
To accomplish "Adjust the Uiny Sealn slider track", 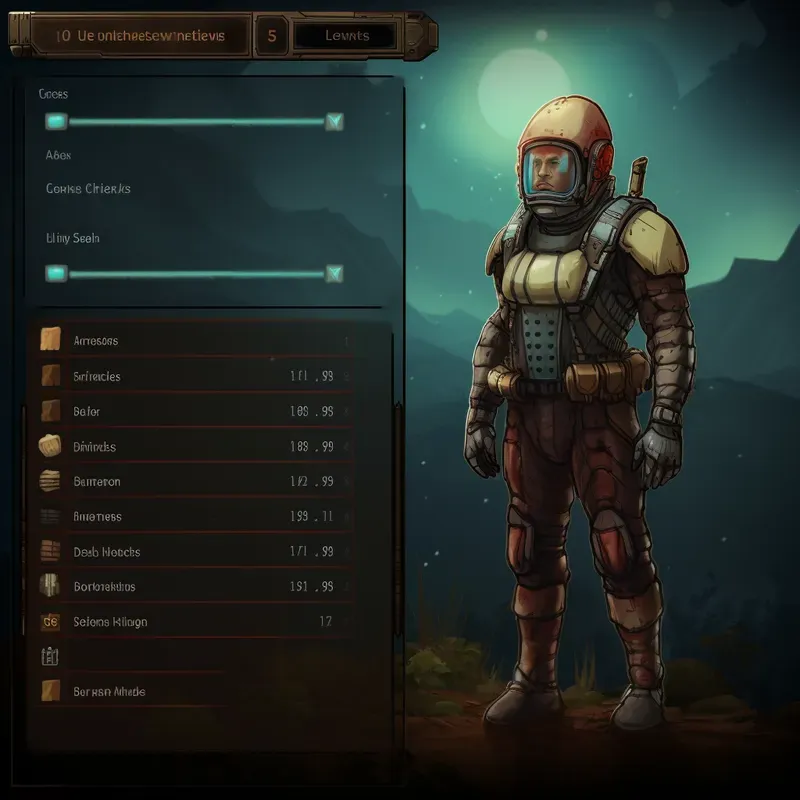I will coord(195,273).
